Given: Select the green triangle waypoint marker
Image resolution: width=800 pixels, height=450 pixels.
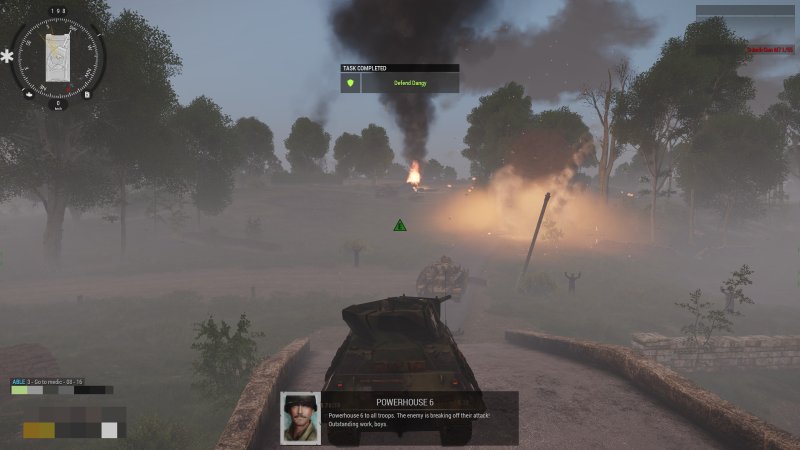Looking at the screenshot, I should (x=400, y=225).
